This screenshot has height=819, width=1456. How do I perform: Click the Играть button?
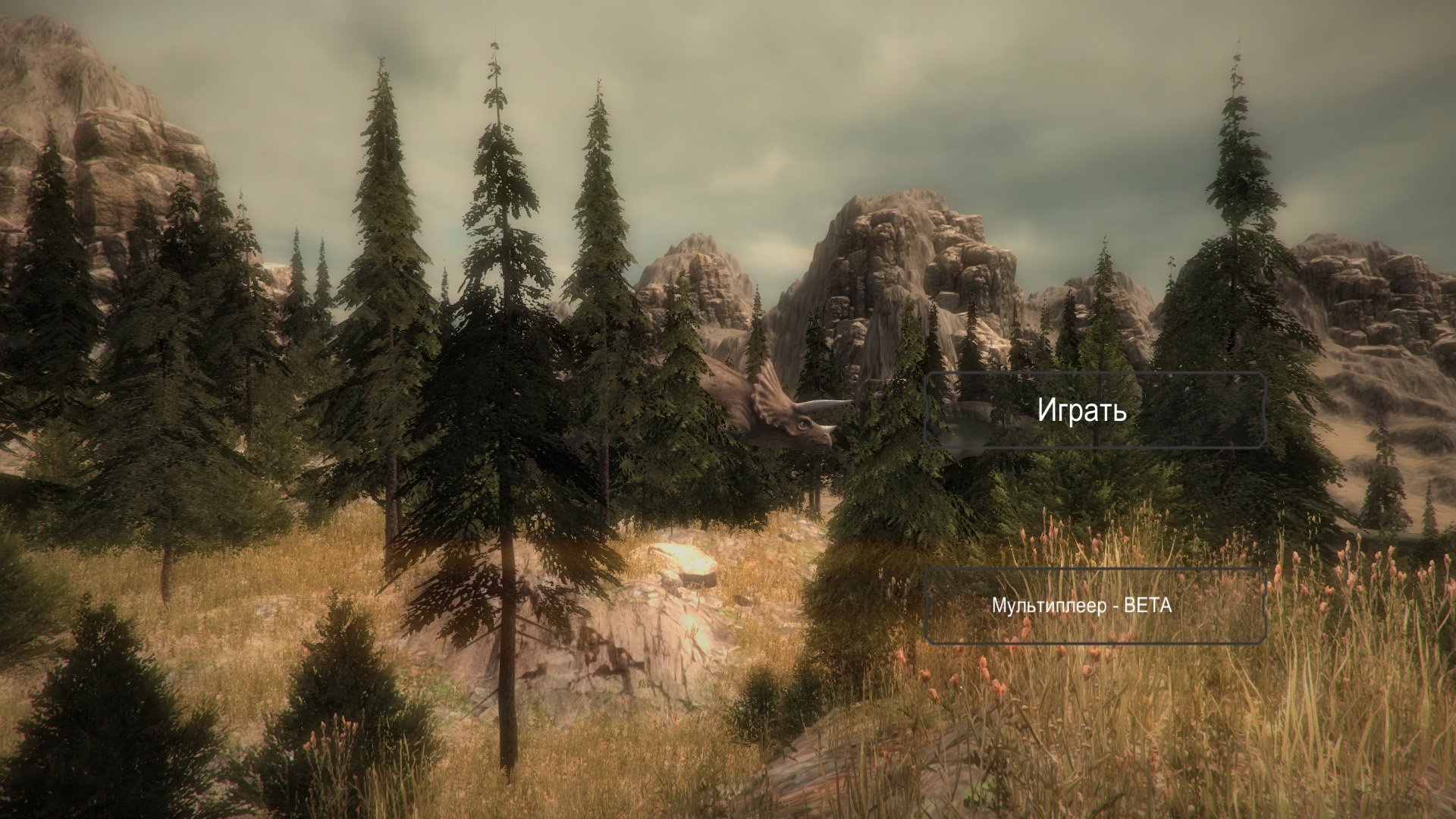click(1095, 410)
